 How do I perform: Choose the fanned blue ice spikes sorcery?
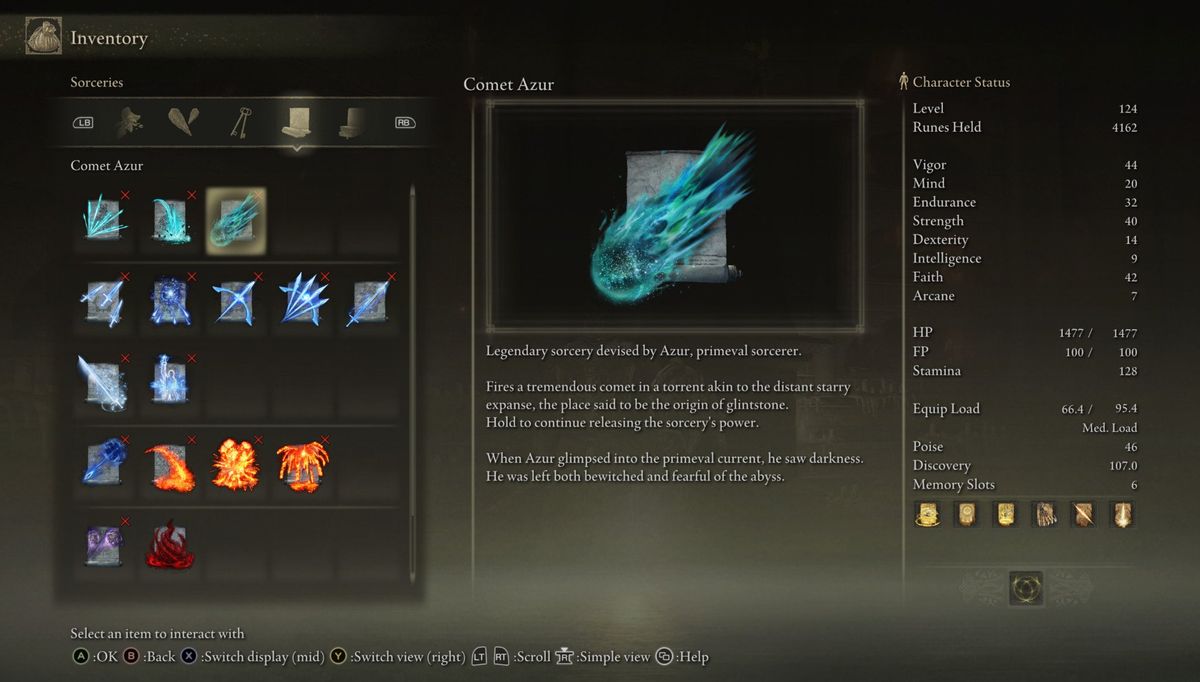pos(302,302)
